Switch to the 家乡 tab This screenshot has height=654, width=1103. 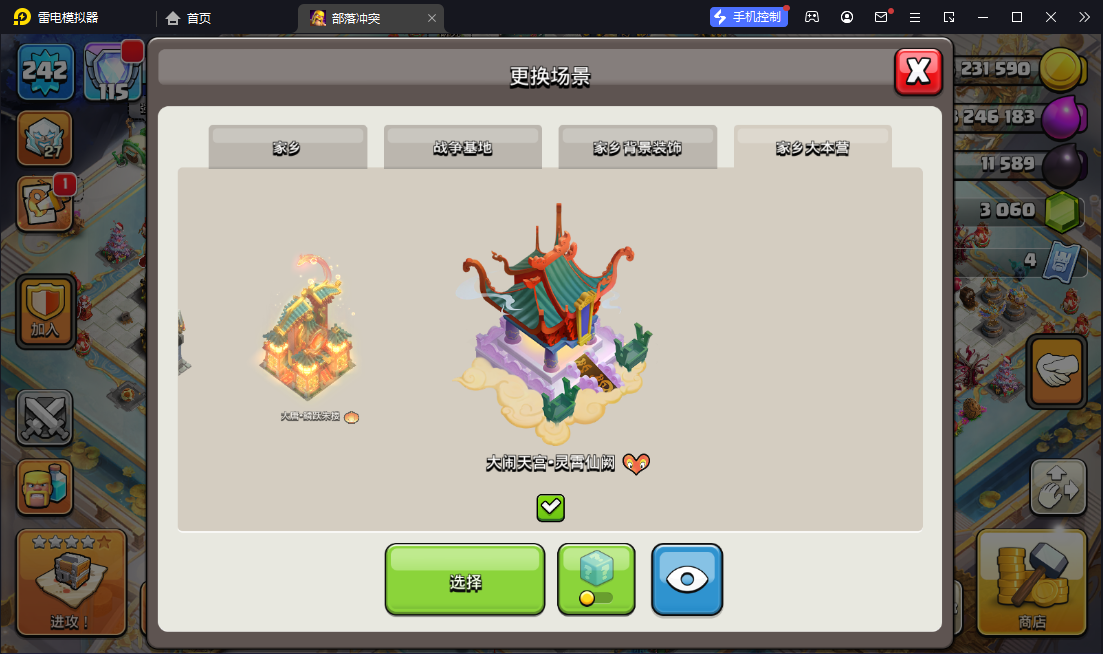tap(287, 148)
